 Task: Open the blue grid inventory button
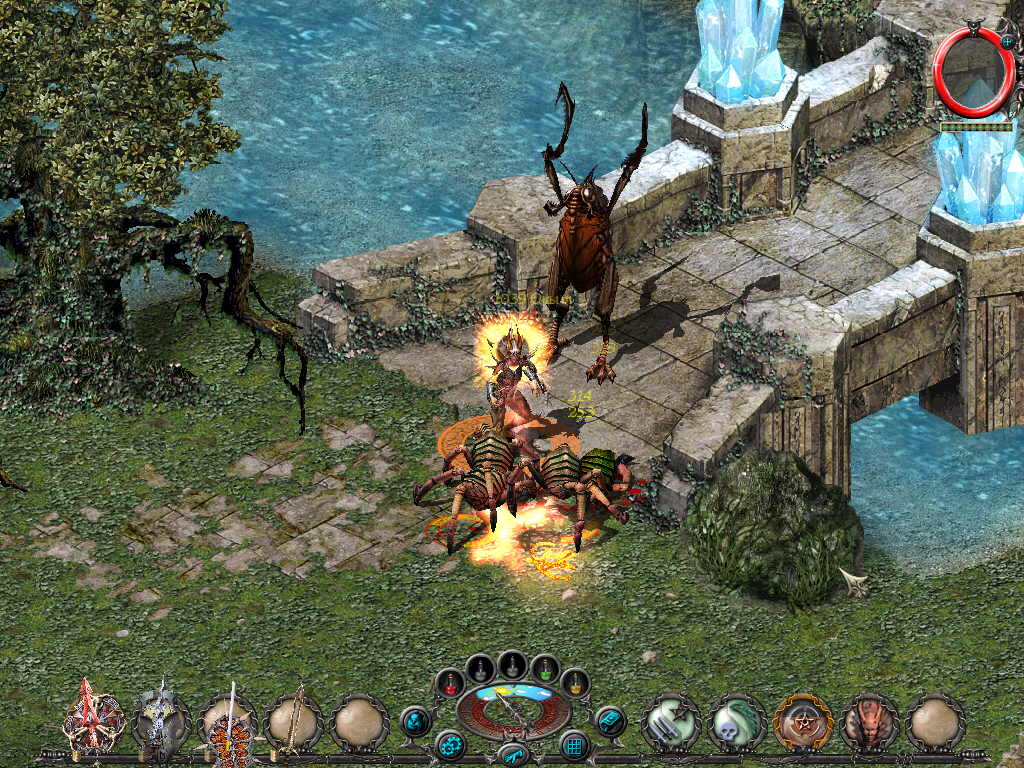[574, 745]
